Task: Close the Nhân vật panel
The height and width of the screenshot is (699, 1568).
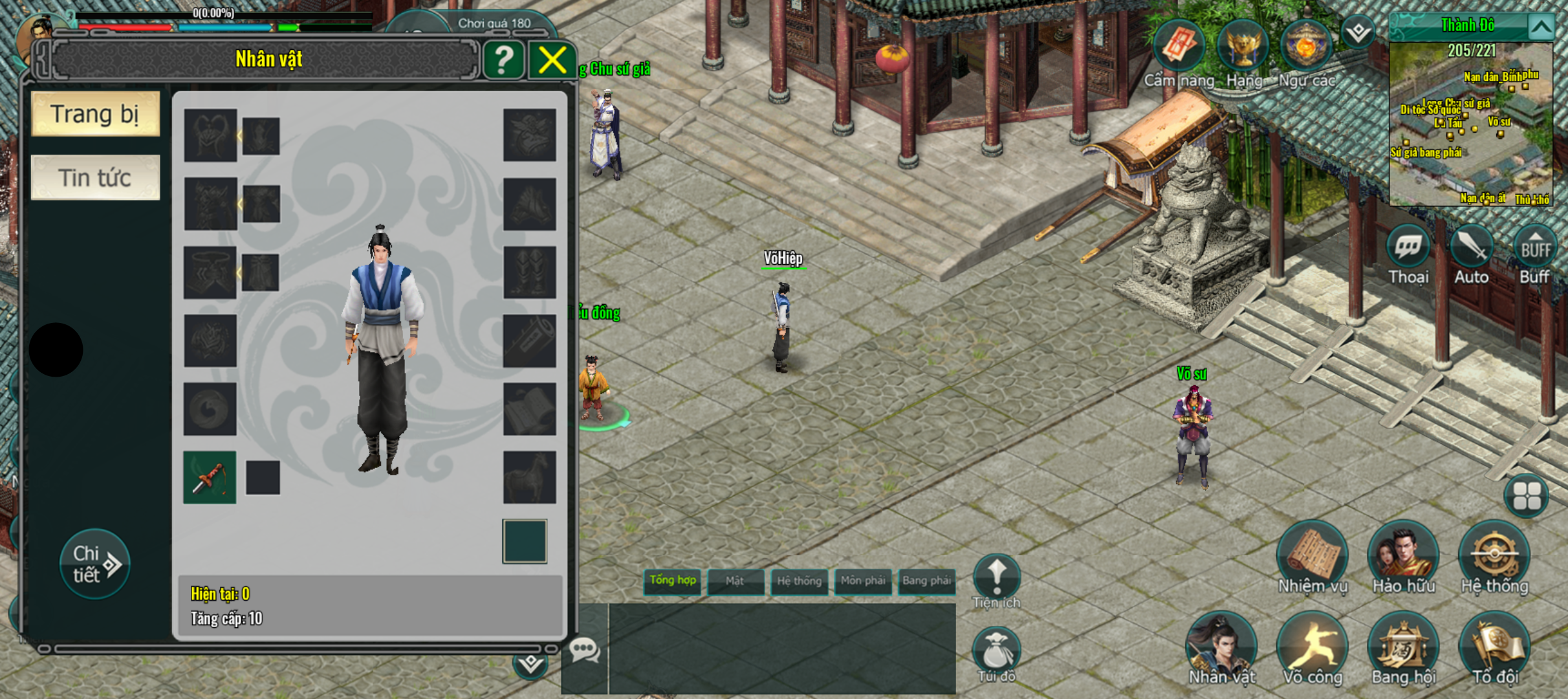Action: coord(552,61)
